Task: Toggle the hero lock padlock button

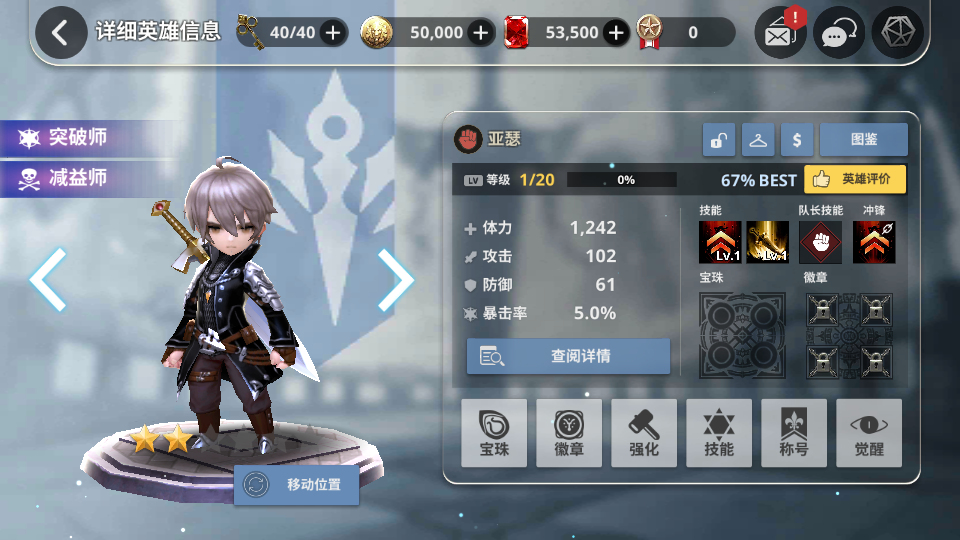Action: coord(718,141)
